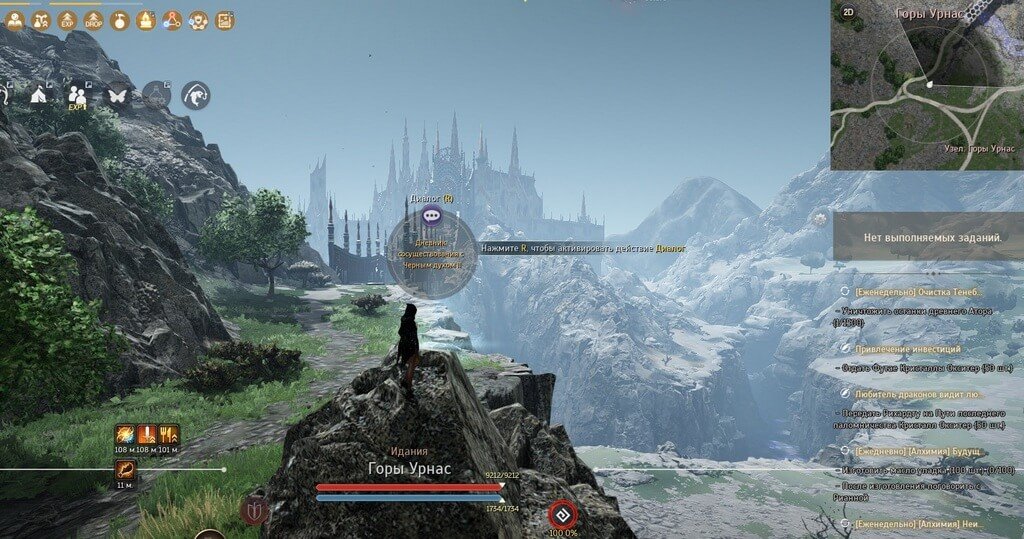Activate the fishing rod icon
This screenshot has width=1024, height=539.
pos(195,95)
